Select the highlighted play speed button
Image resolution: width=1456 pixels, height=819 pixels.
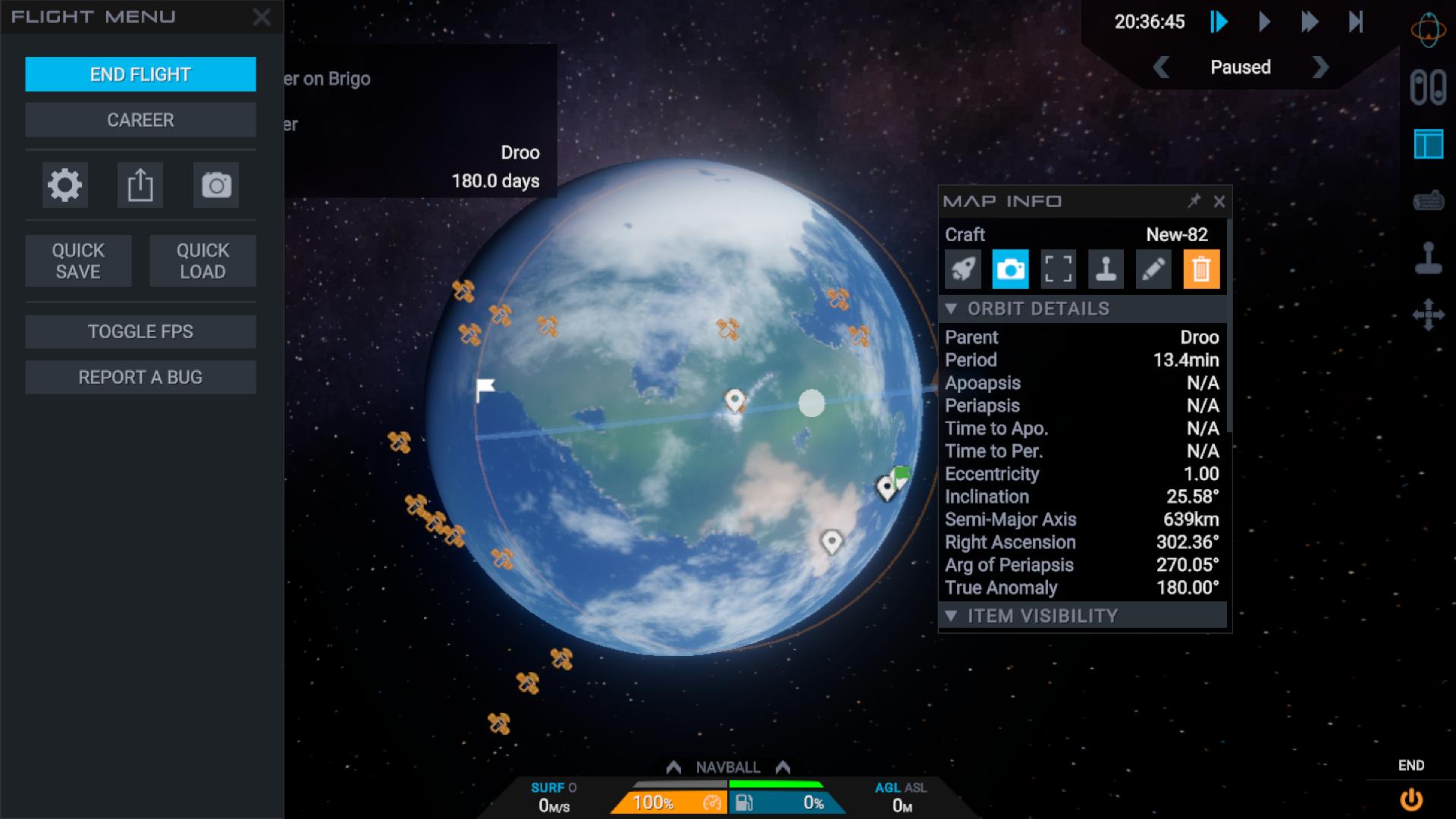(x=1219, y=22)
